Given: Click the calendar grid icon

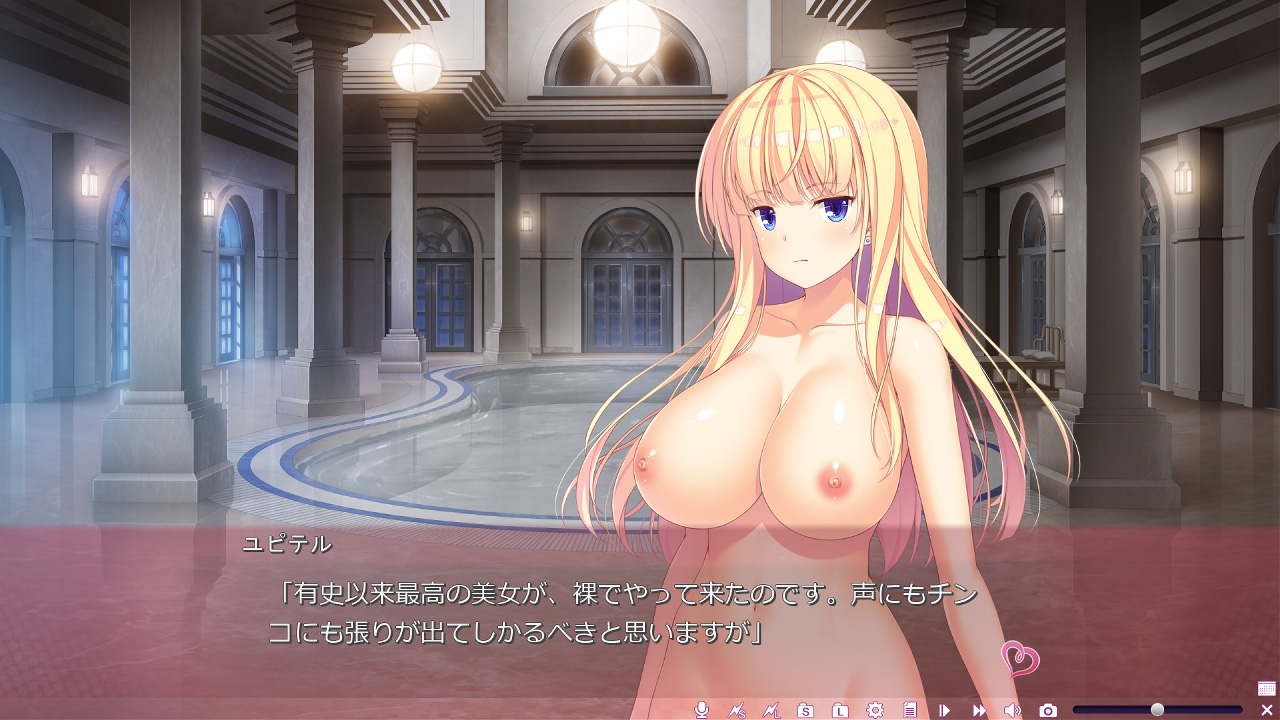Looking at the screenshot, I should coord(1266,688).
